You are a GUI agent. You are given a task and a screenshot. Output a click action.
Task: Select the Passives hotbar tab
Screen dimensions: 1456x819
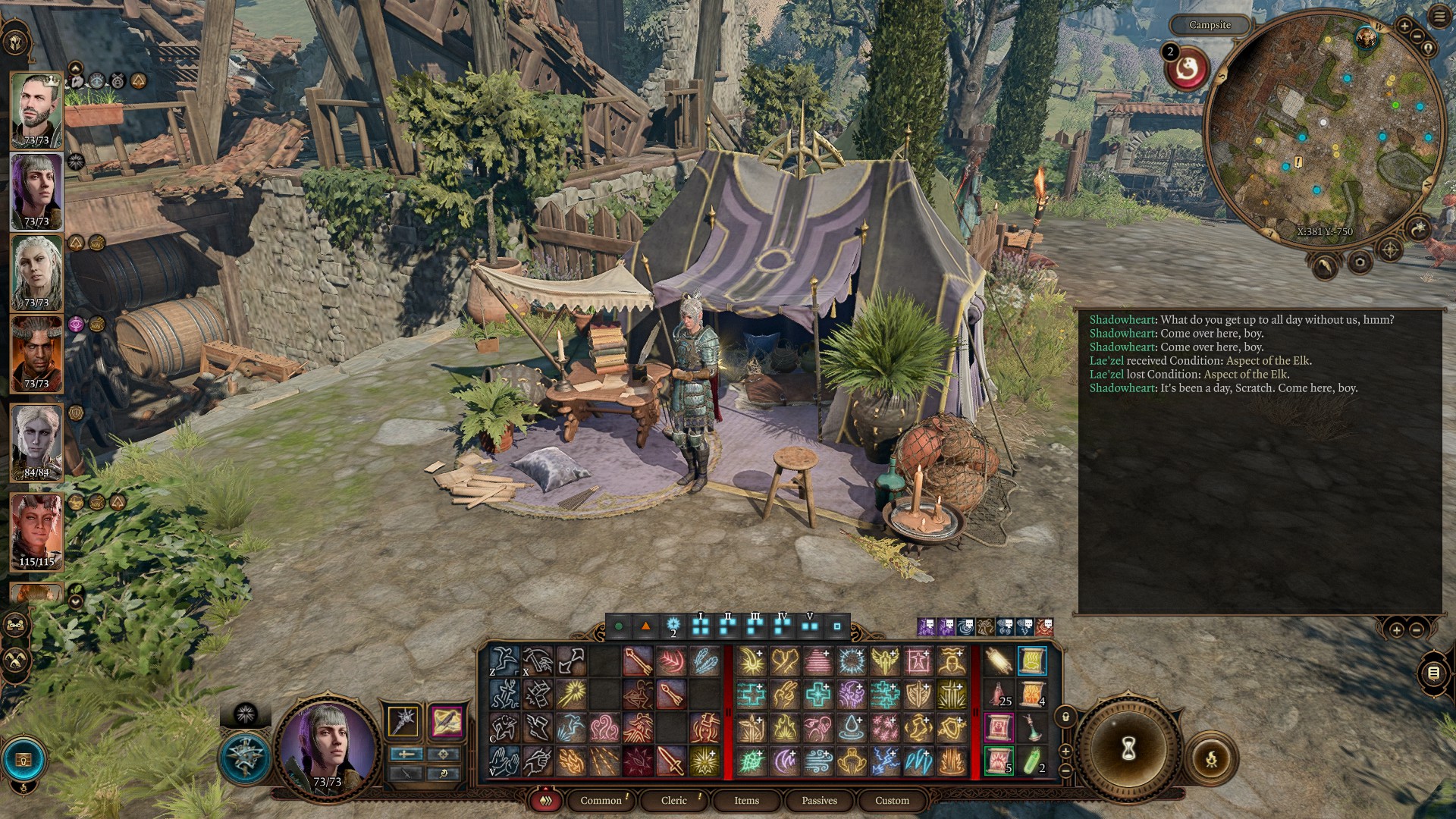tap(819, 800)
